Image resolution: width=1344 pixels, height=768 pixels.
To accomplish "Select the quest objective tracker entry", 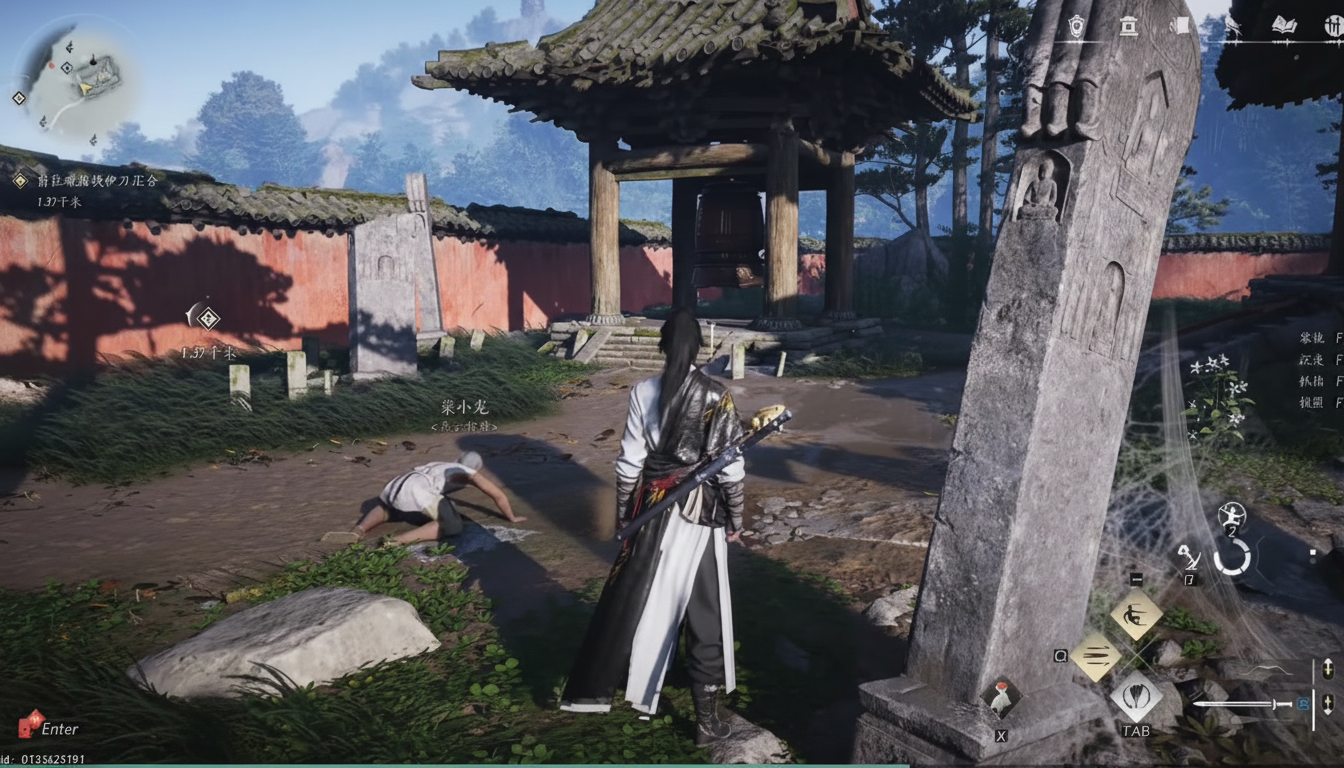I will [x=85, y=181].
